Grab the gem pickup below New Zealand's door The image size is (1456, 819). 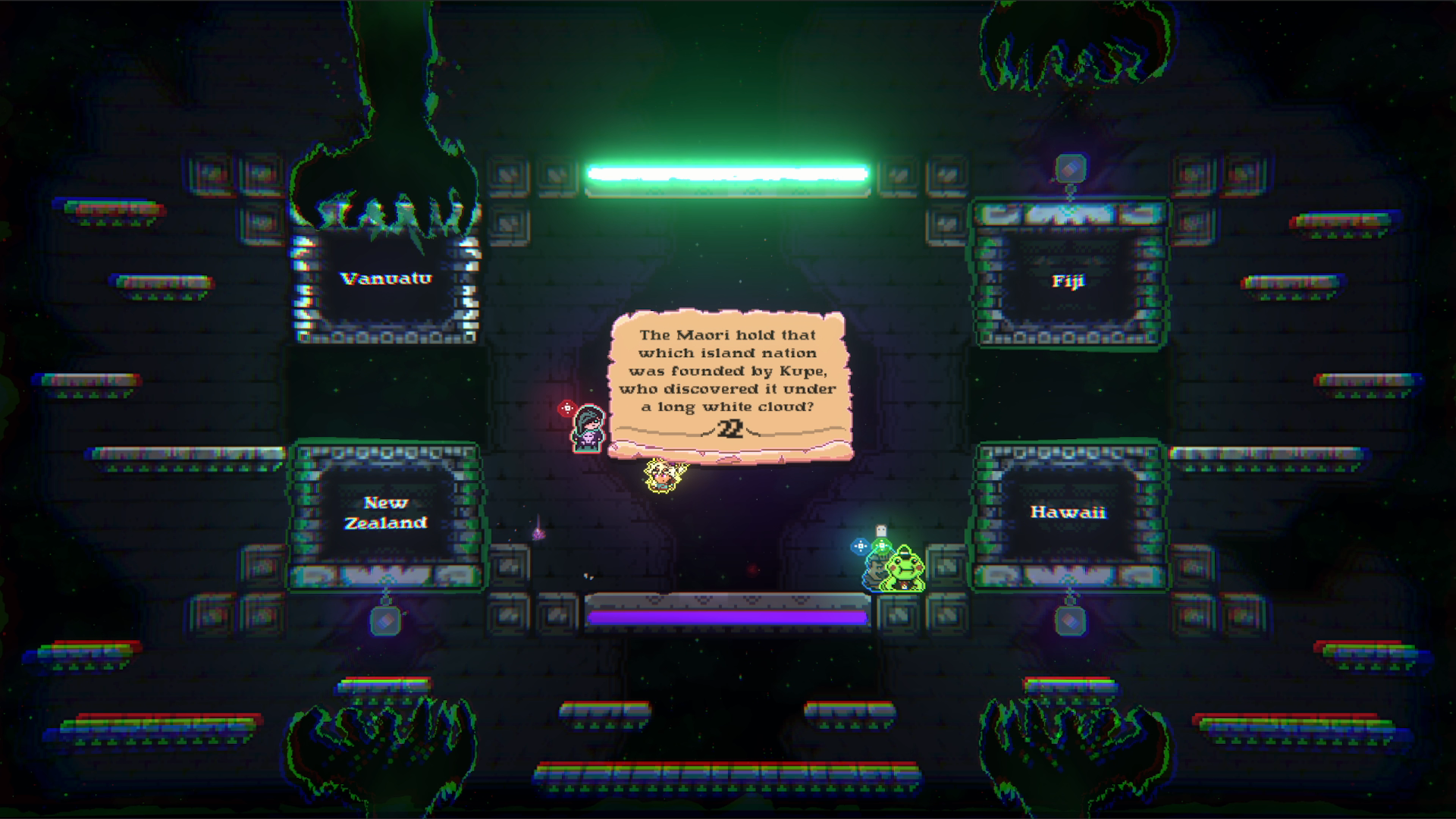coord(385,620)
